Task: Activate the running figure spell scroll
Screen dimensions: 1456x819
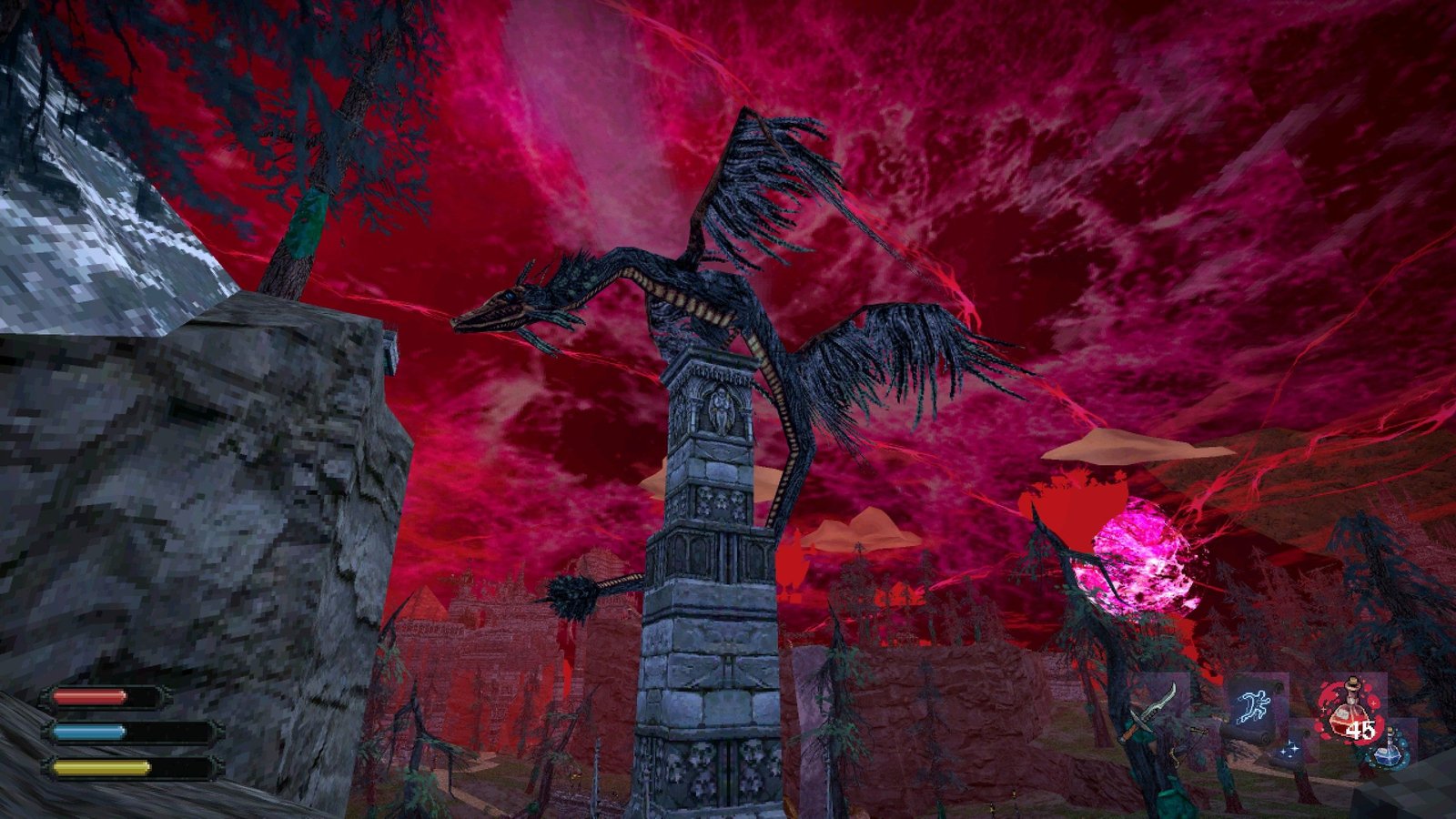Action: (1256, 704)
